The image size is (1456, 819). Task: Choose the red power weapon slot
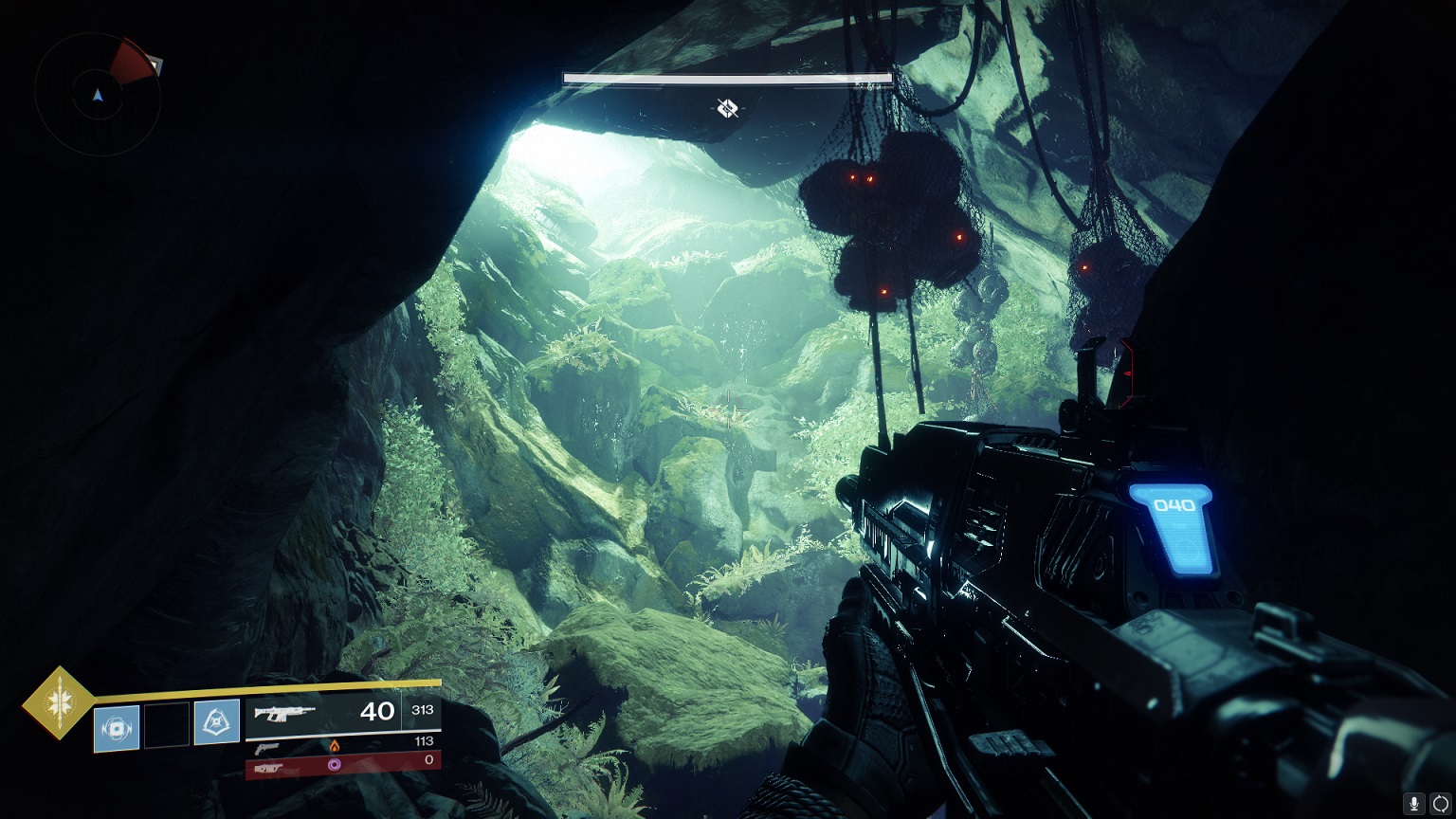click(x=342, y=763)
